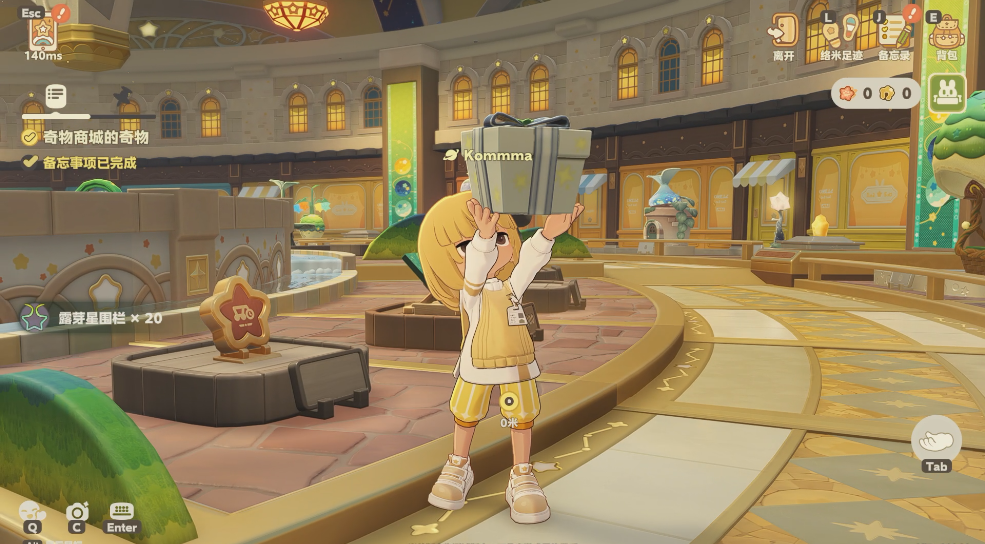Open the star phone menu icon
Image resolution: width=985 pixels, height=544 pixels.
(42, 30)
